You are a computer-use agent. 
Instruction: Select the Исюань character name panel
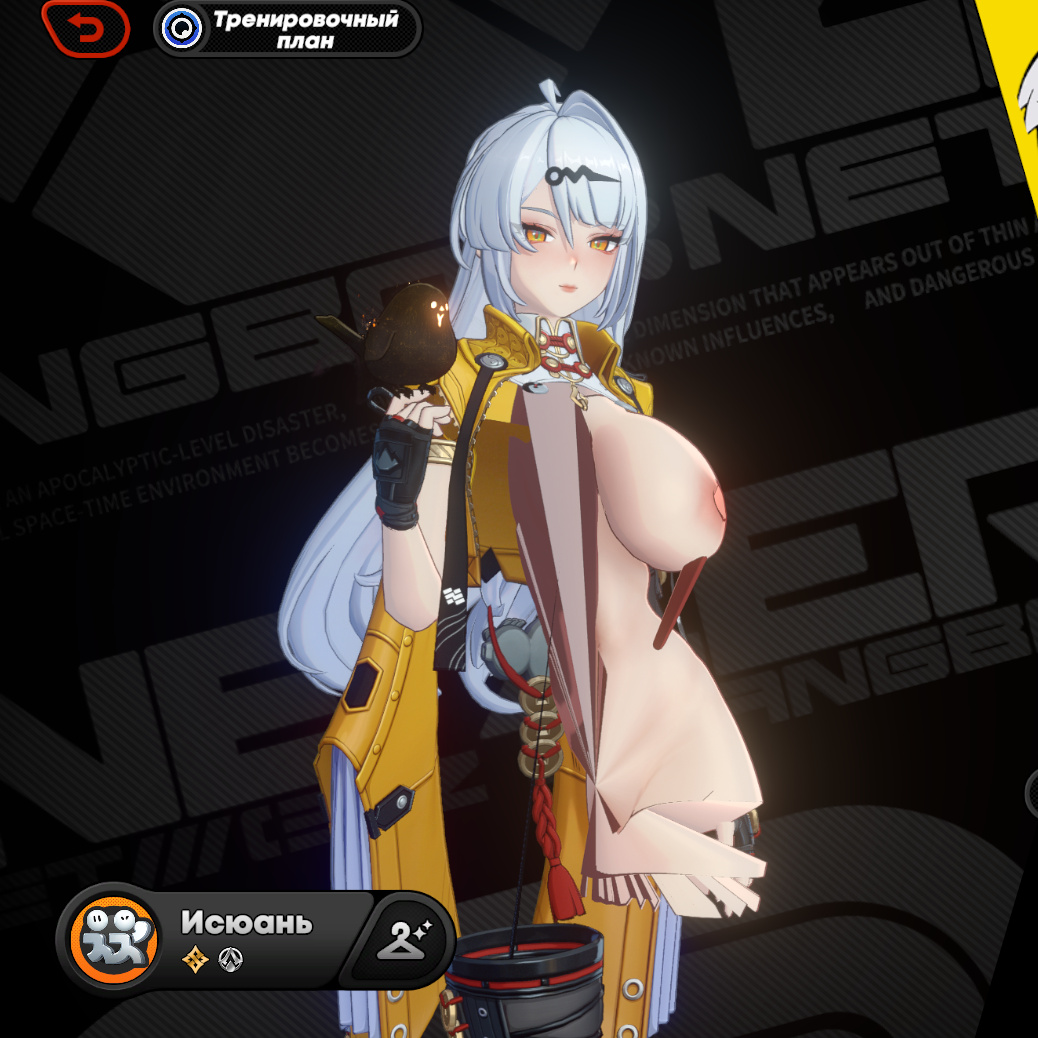(247, 923)
